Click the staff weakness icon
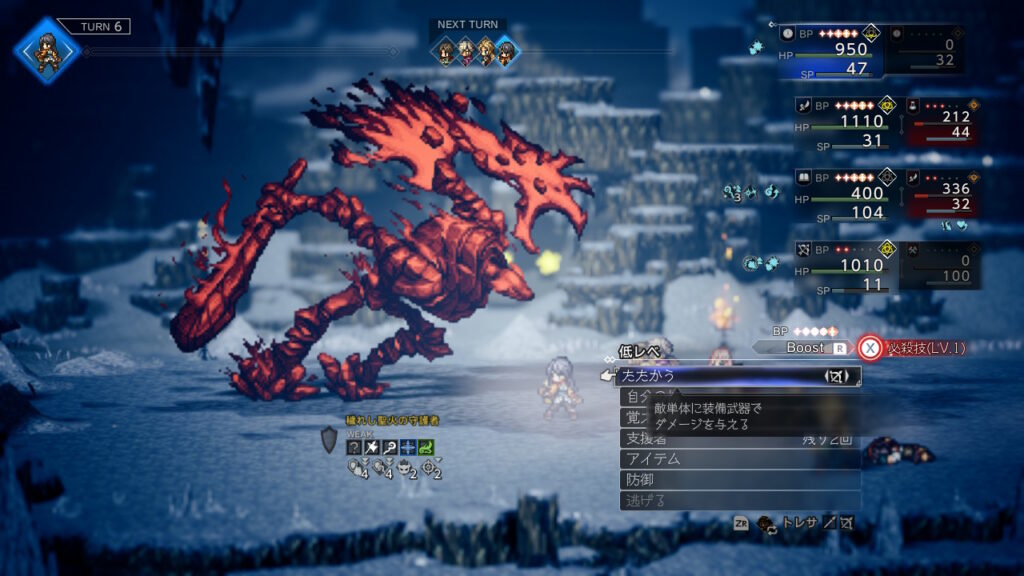 click(390, 447)
